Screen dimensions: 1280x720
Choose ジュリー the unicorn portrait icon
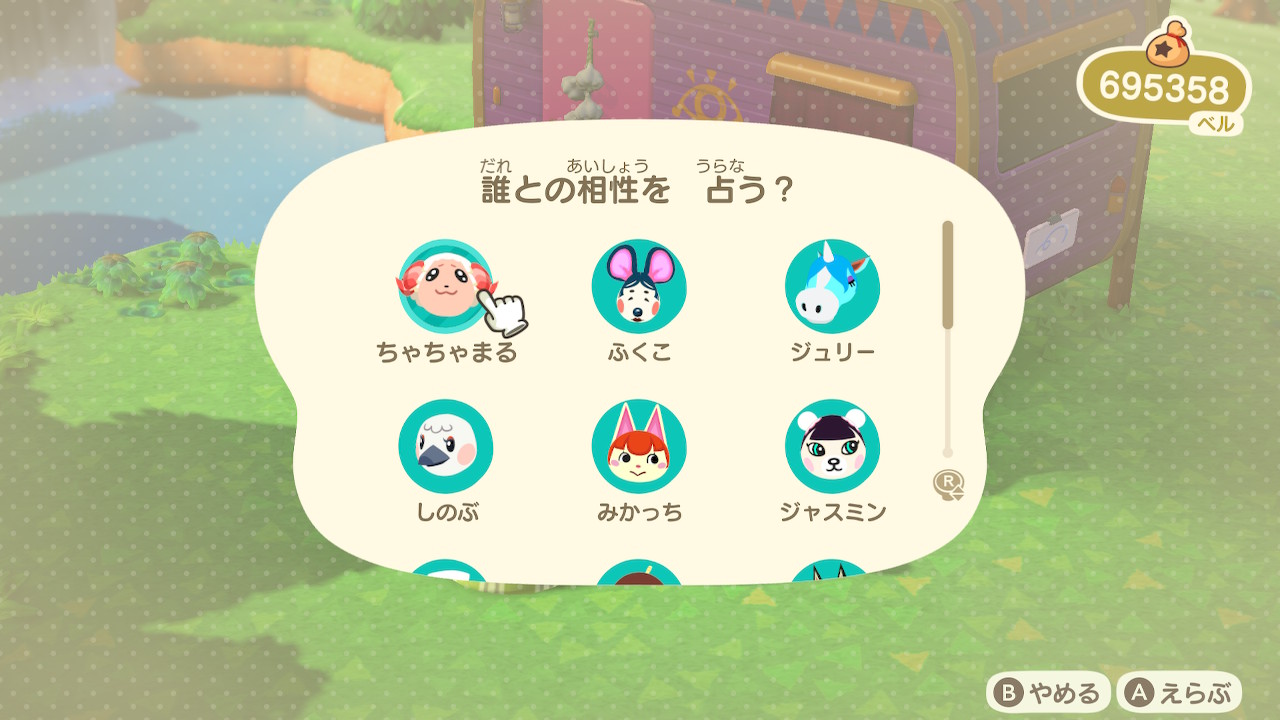(832, 288)
